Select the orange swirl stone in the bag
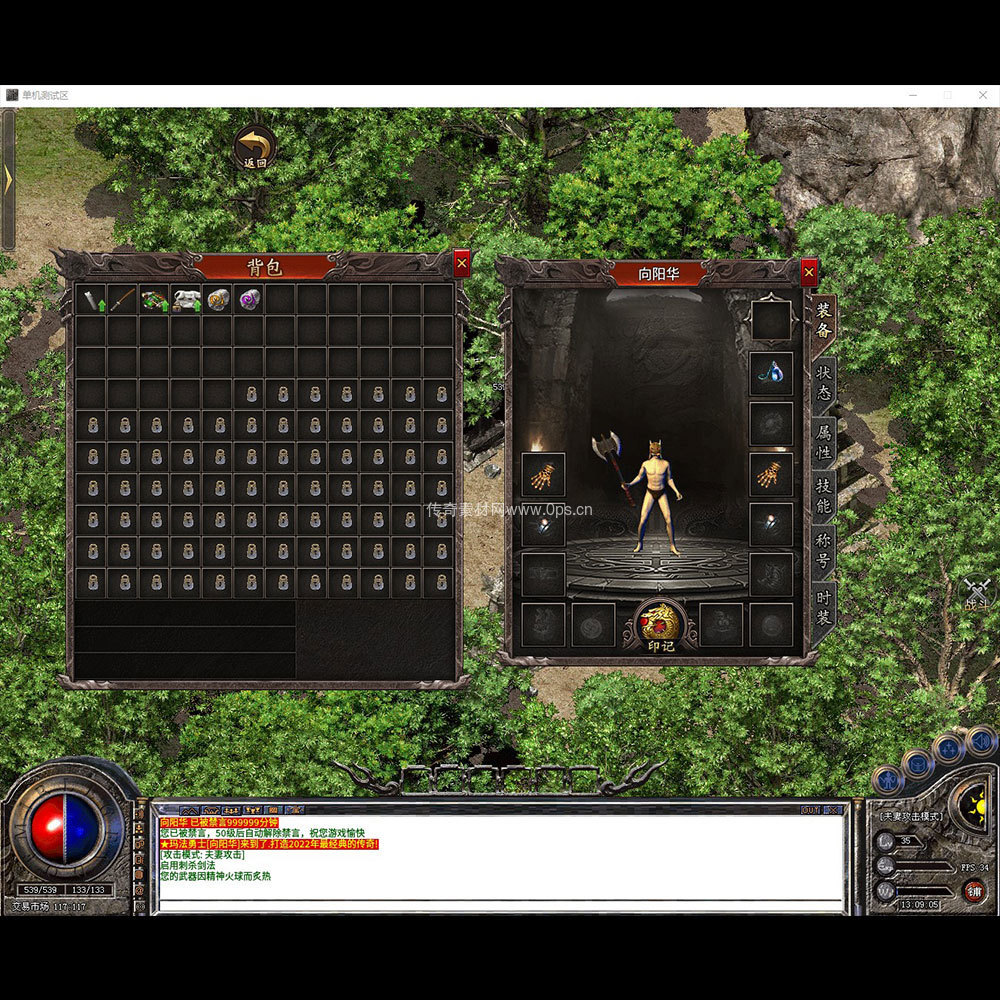Viewport: 1000px width, 1000px height. tap(217, 299)
